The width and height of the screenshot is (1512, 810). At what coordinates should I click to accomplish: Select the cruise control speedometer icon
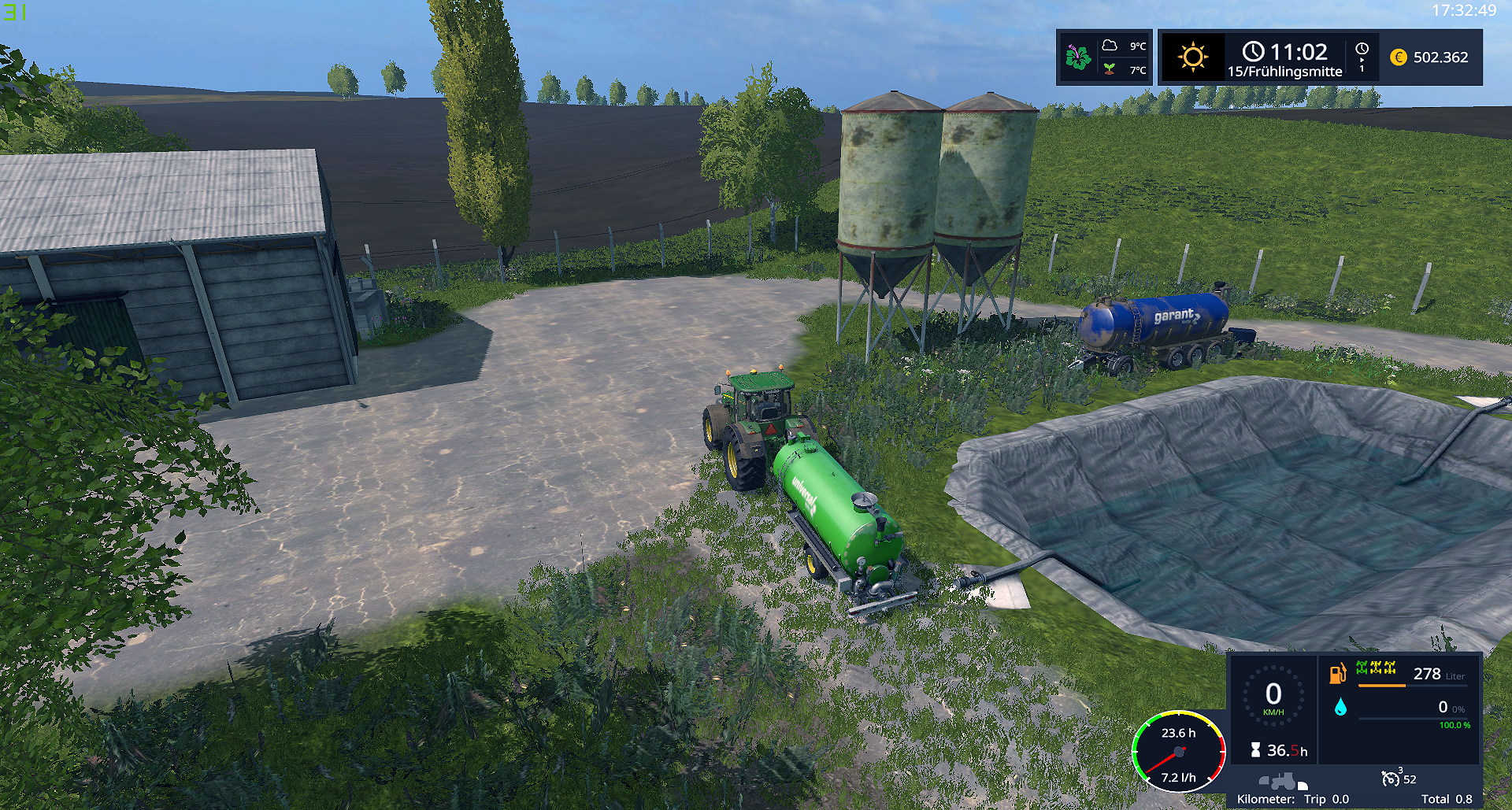(x=1391, y=779)
